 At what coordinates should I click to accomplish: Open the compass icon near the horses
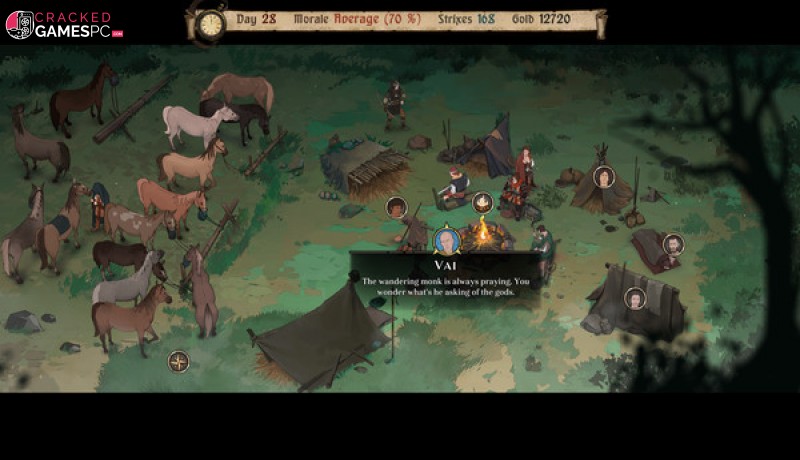tap(179, 361)
